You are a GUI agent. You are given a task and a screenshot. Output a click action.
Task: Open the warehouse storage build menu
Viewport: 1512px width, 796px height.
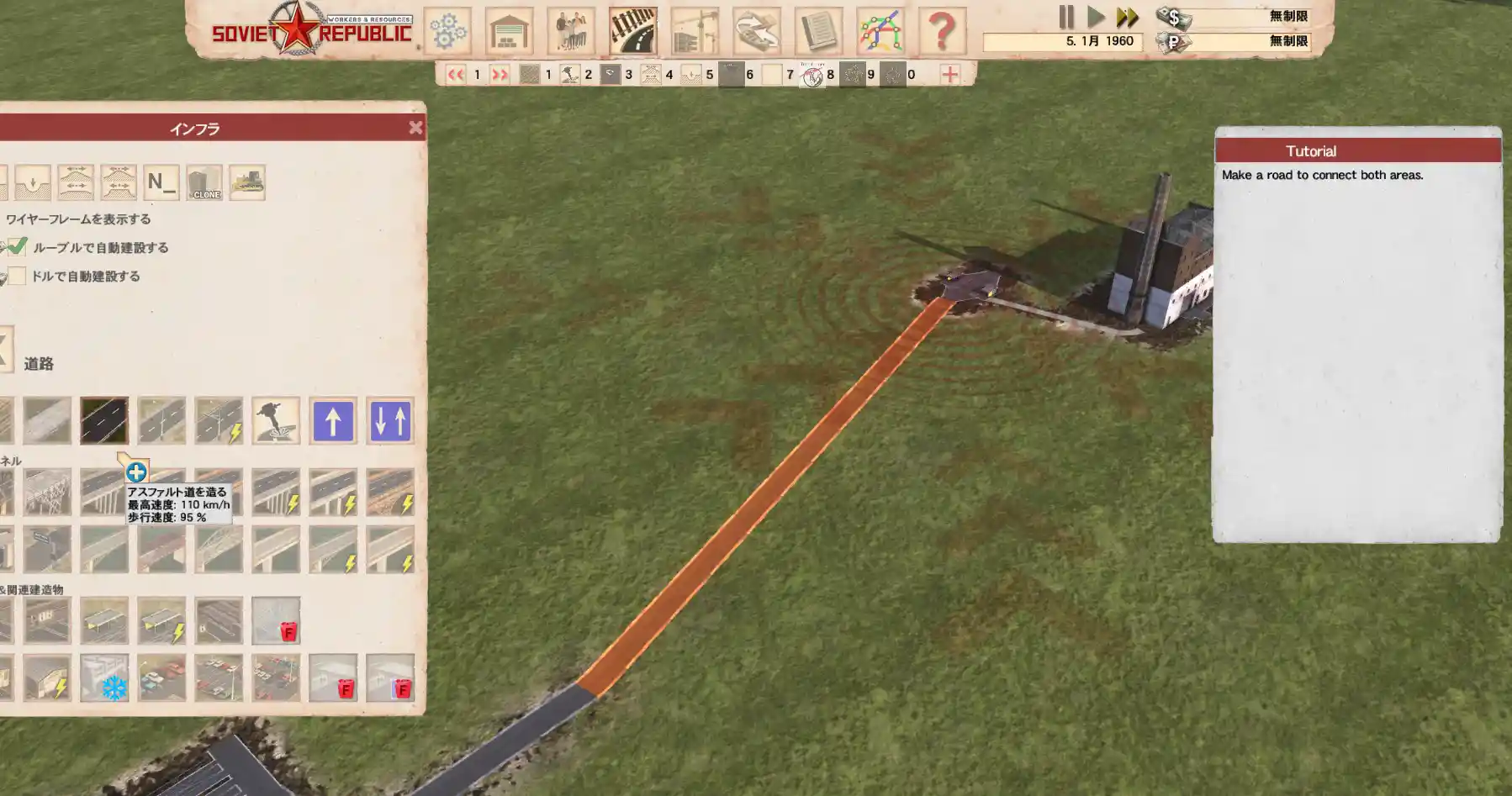click(x=509, y=31)
